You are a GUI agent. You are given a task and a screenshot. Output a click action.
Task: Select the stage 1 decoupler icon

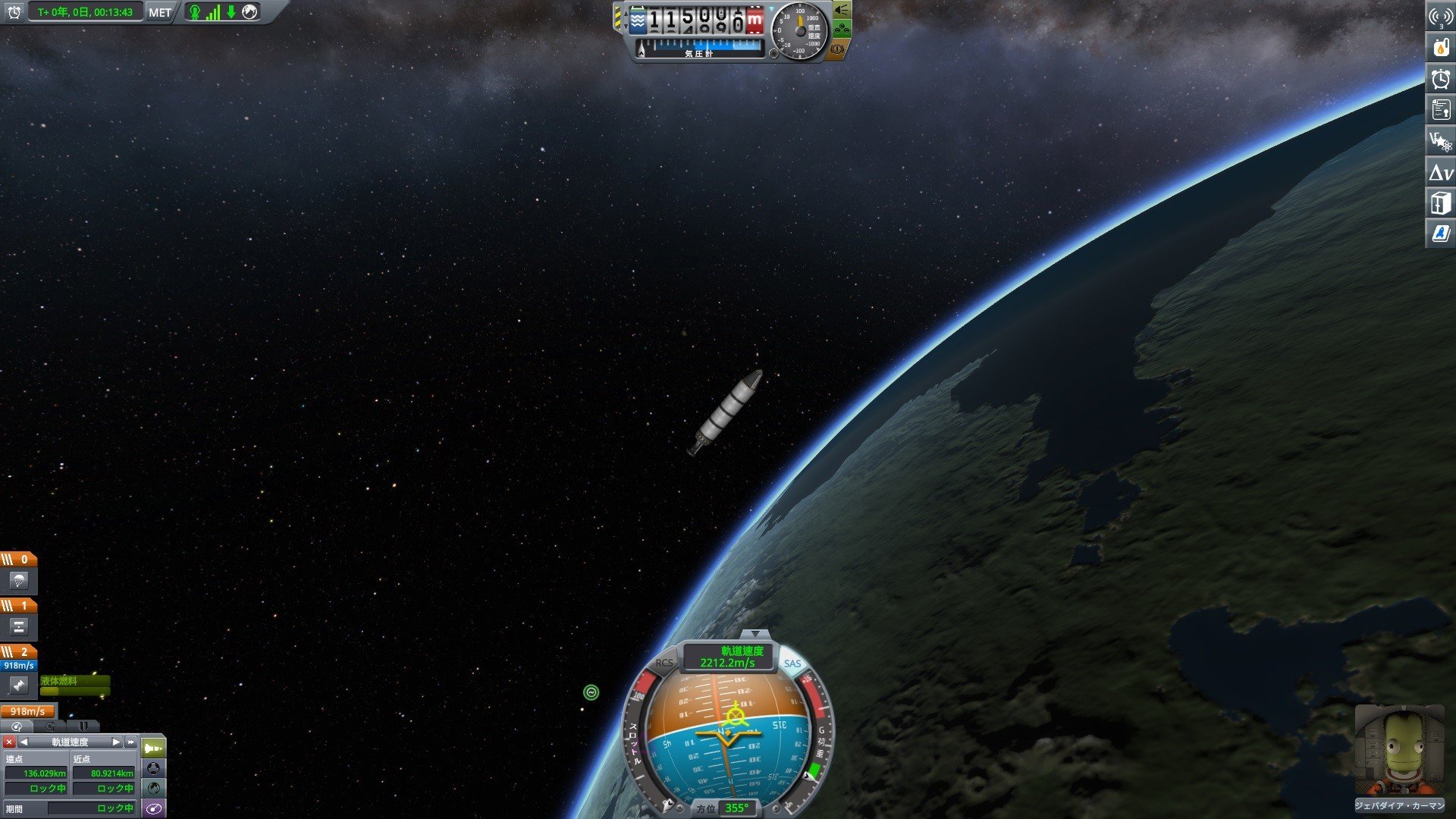tap(18, 626)
